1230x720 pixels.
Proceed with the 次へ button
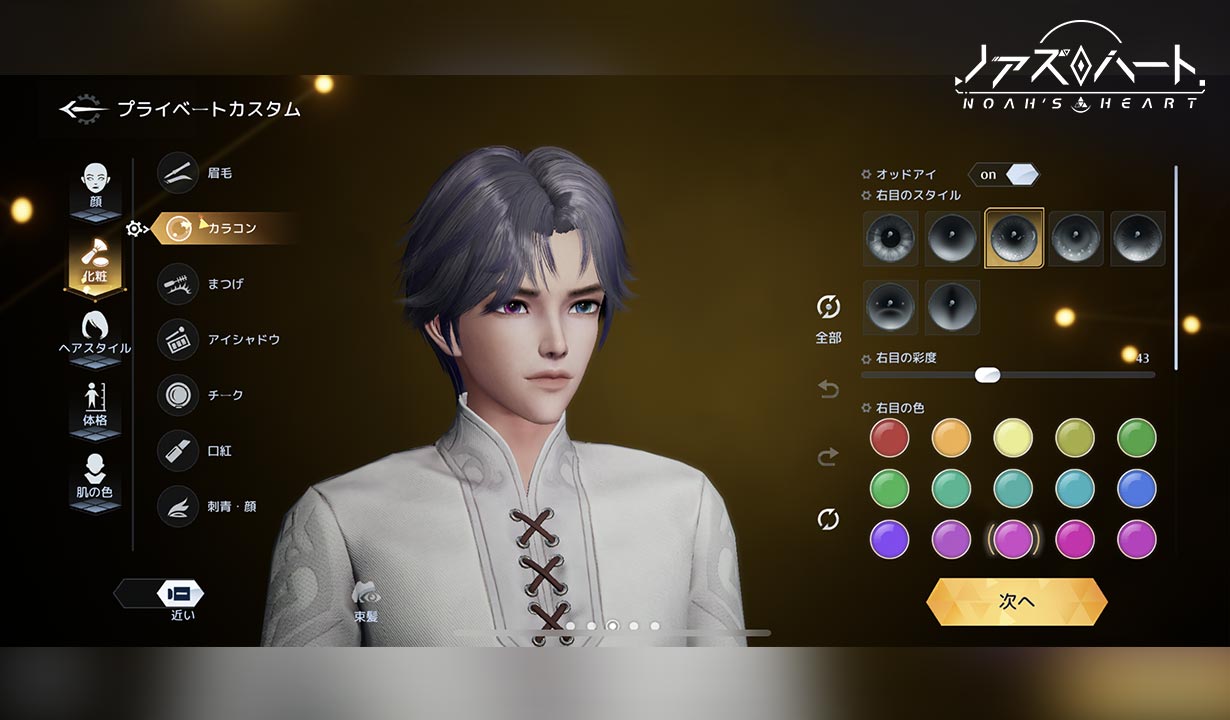point(1016,602)
